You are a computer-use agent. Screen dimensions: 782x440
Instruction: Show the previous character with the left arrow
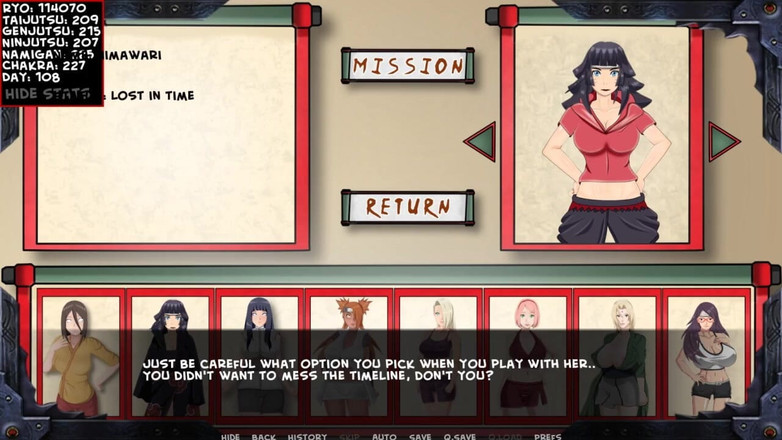pyautogui.click(x=481, y=142)
